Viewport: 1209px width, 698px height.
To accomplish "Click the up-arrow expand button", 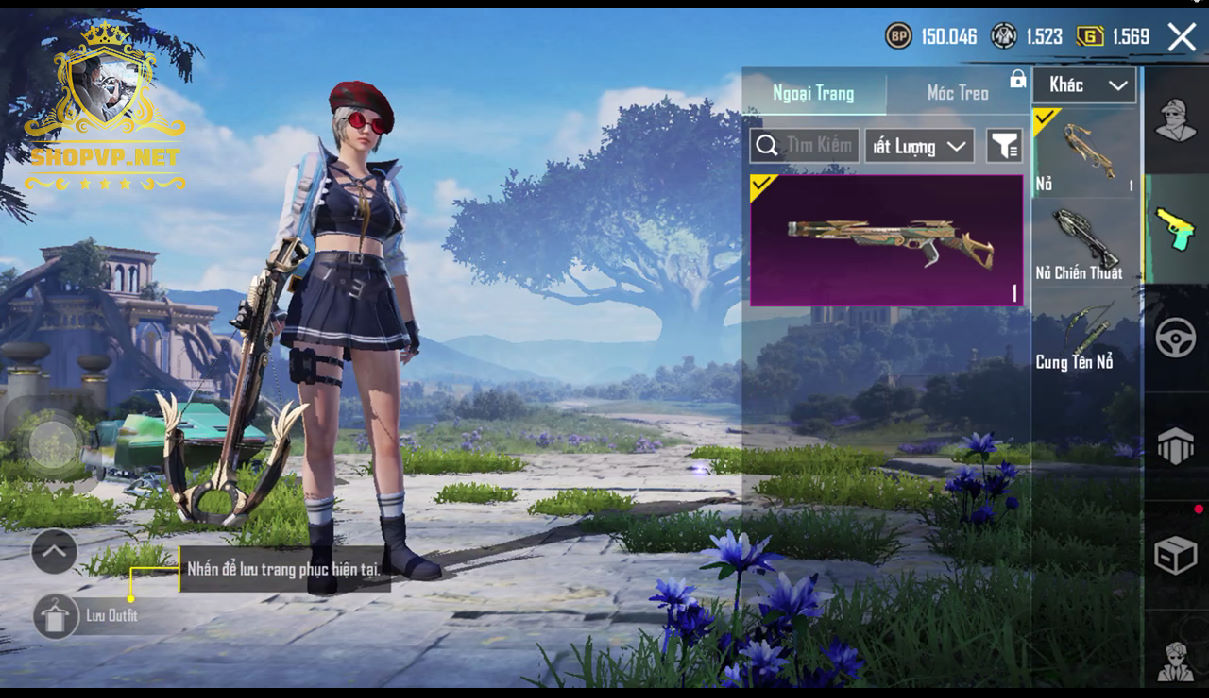I will pos(54,551).
